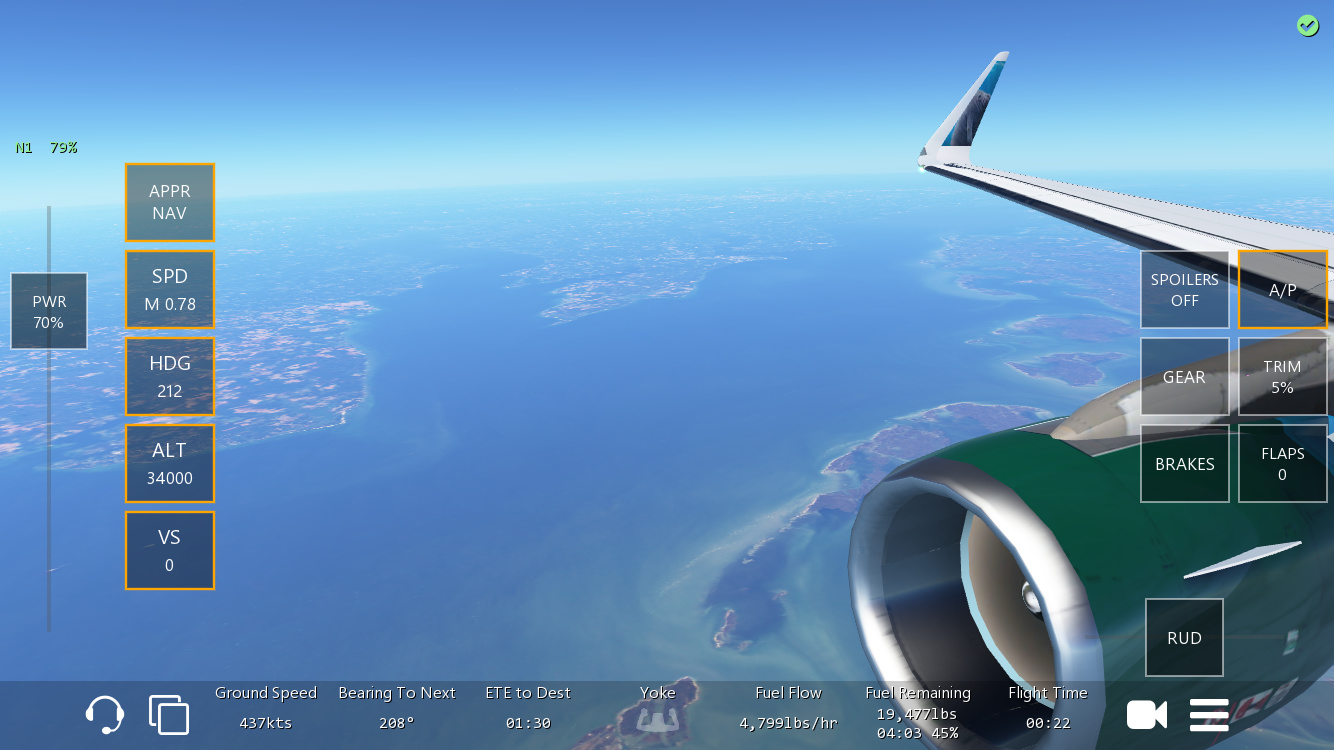1334x750 pixels.
Task: Toggle the APPR NAV autopilot mode
Action: [170, 202]
